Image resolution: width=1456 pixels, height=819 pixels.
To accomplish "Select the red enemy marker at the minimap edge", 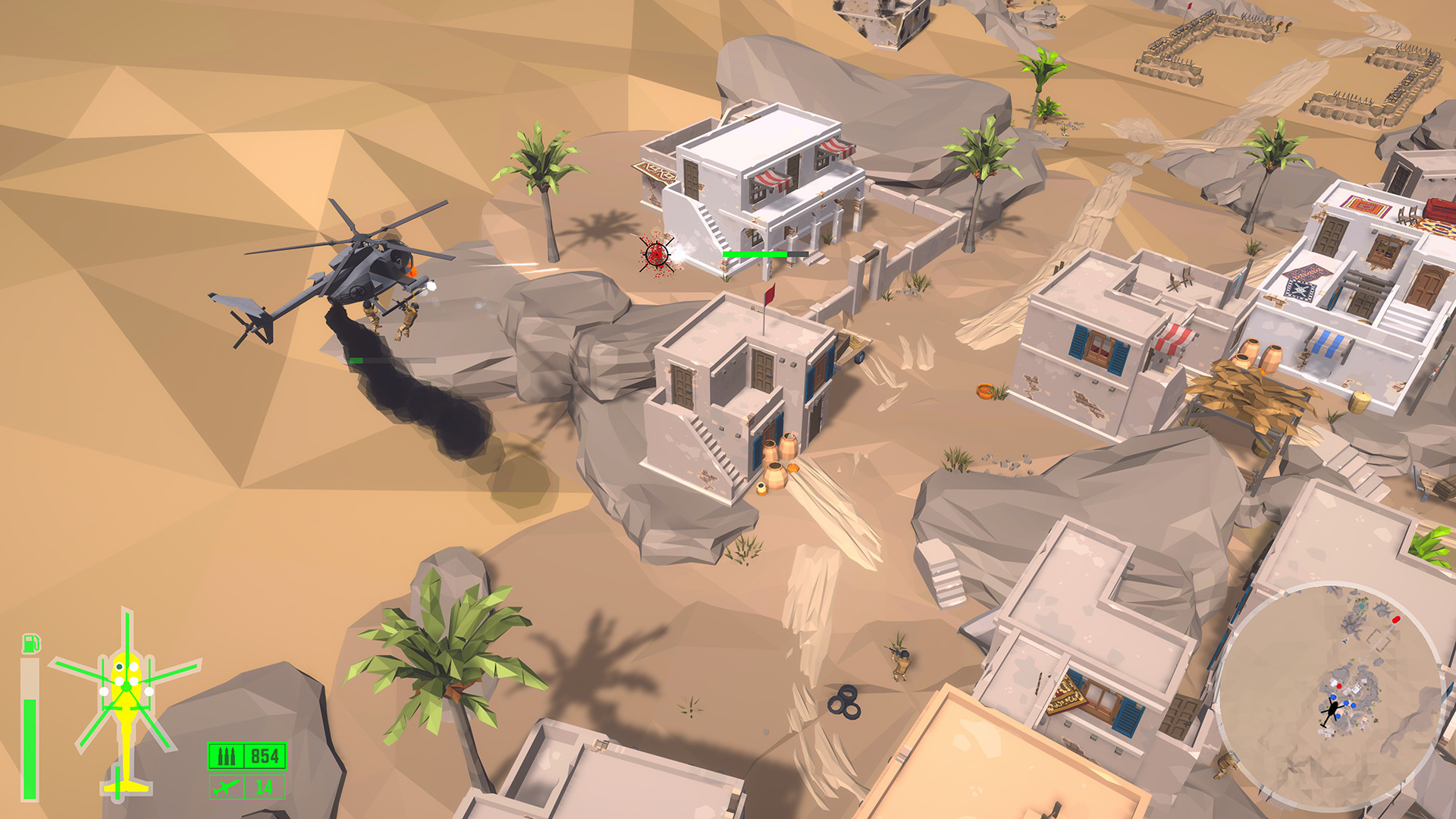I will tap(1396, 620).
